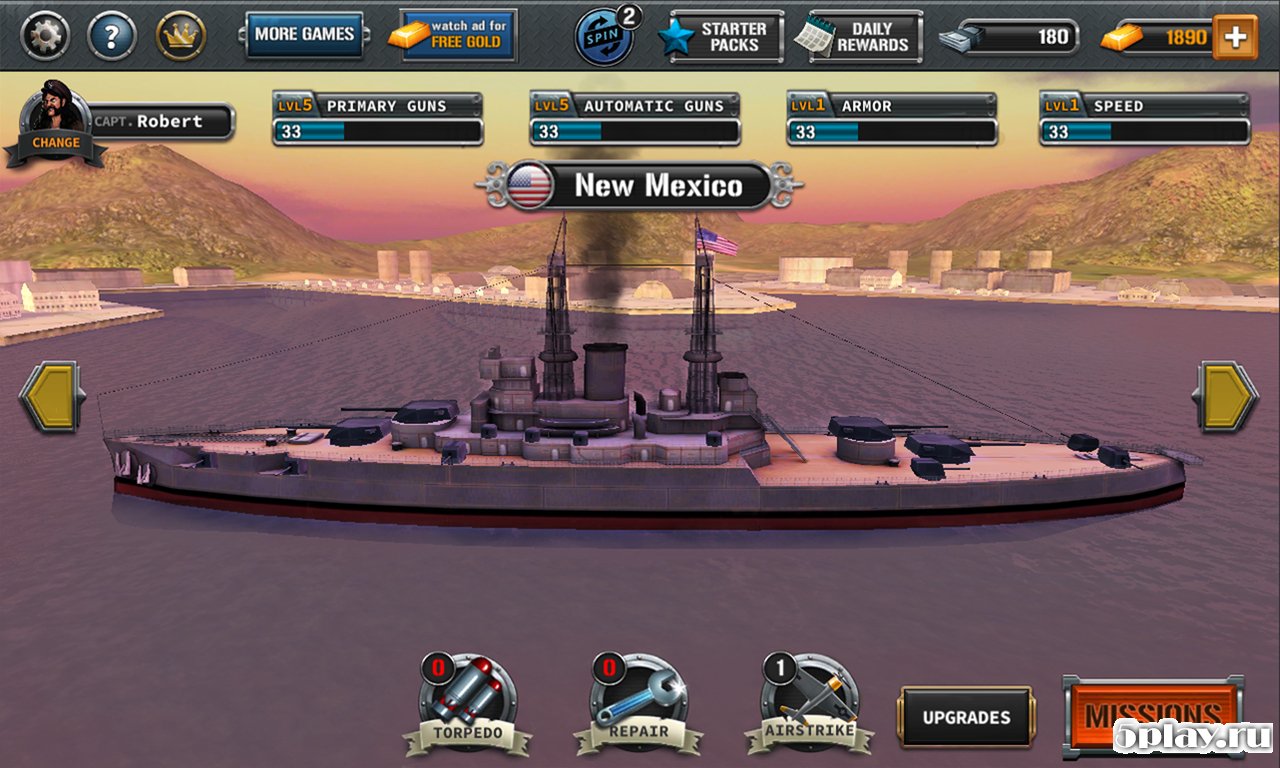The image size is (1280, 768).
Task: Click the More Games button
Action: click(x=304, y=35)
